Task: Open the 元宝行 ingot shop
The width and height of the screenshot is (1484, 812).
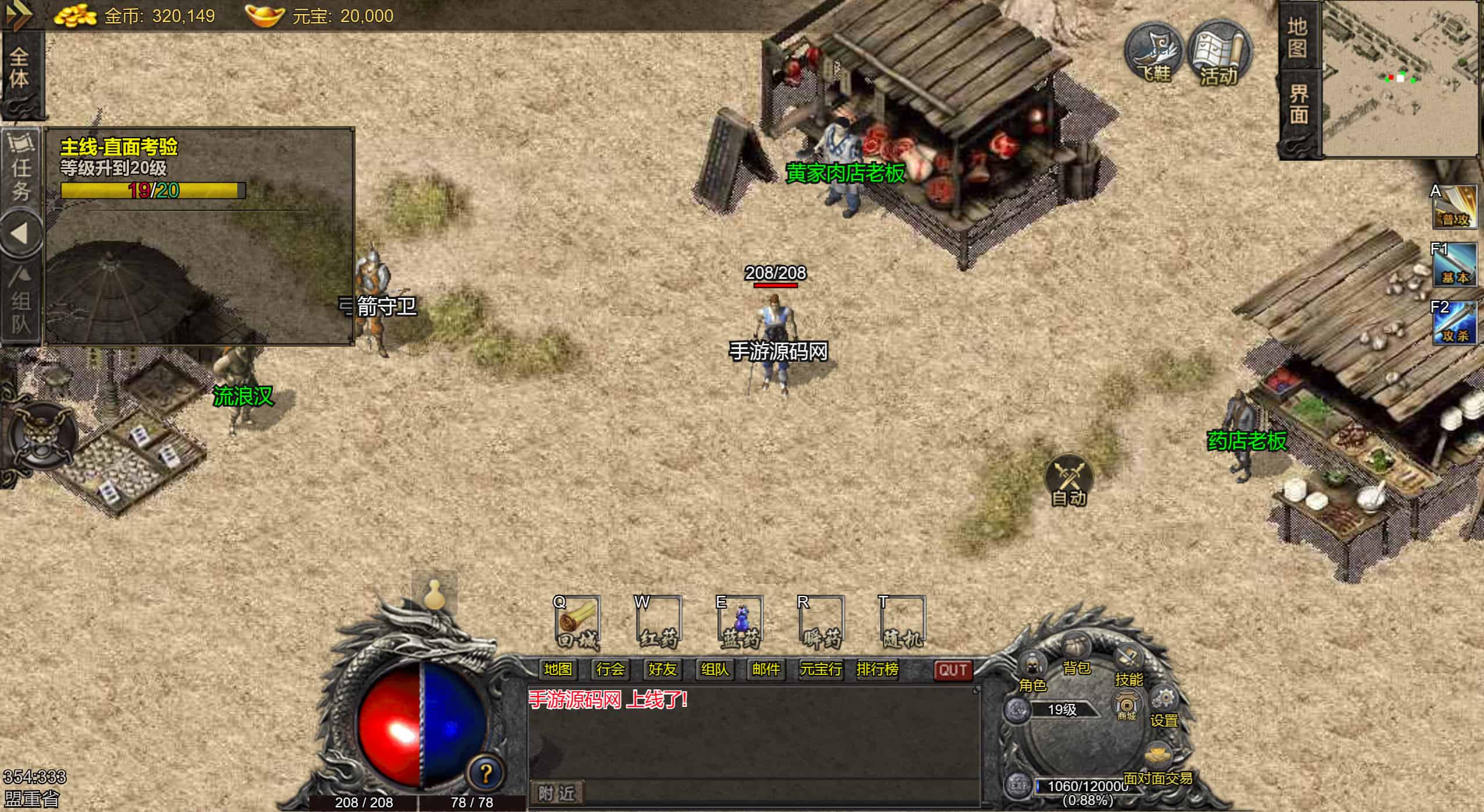Action: [x=820, y=670]
